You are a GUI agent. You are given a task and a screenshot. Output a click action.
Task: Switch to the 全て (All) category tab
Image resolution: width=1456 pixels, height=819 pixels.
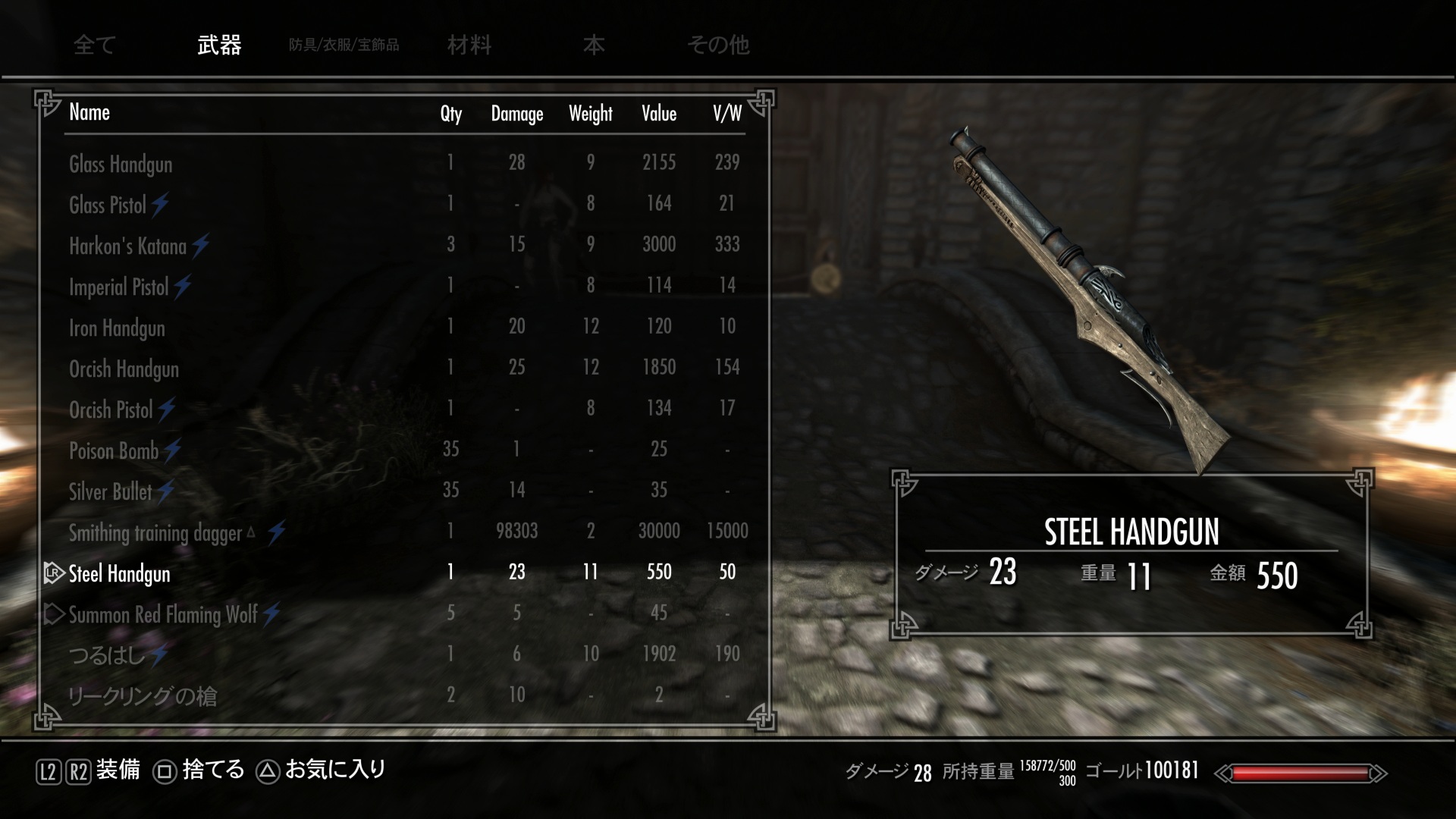[x=94, y=45]
